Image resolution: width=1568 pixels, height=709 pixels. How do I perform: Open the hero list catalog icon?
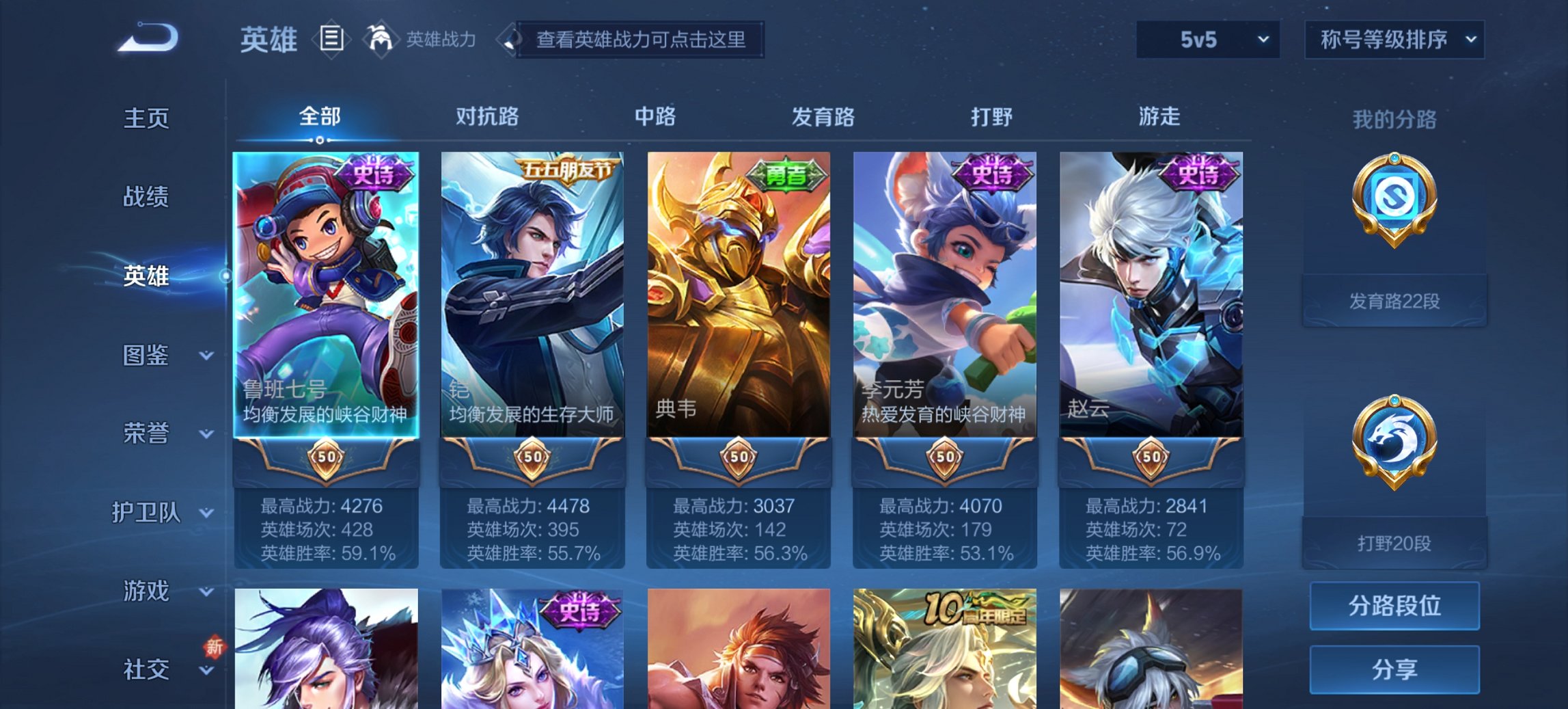(331, 40)
